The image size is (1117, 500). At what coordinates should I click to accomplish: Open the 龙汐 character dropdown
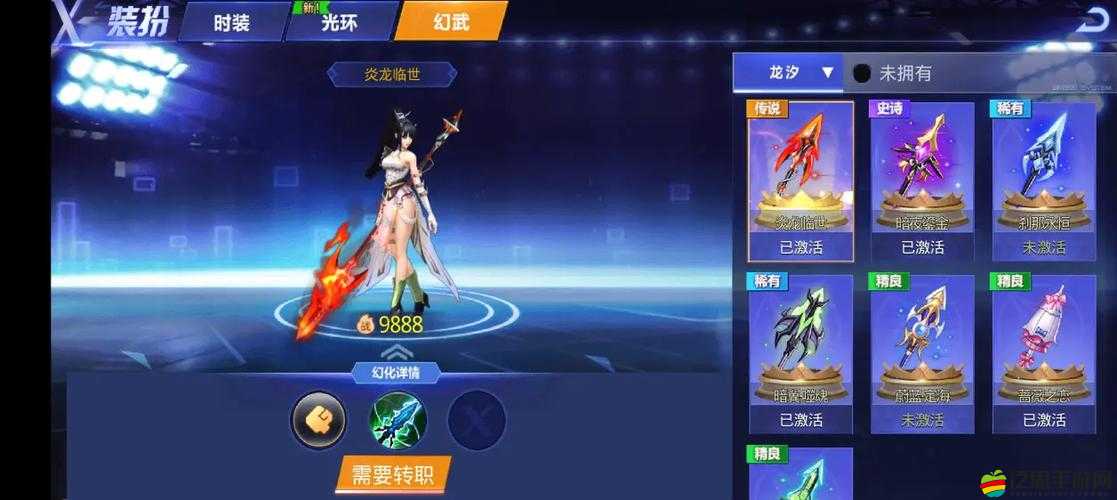click(789, 73)
